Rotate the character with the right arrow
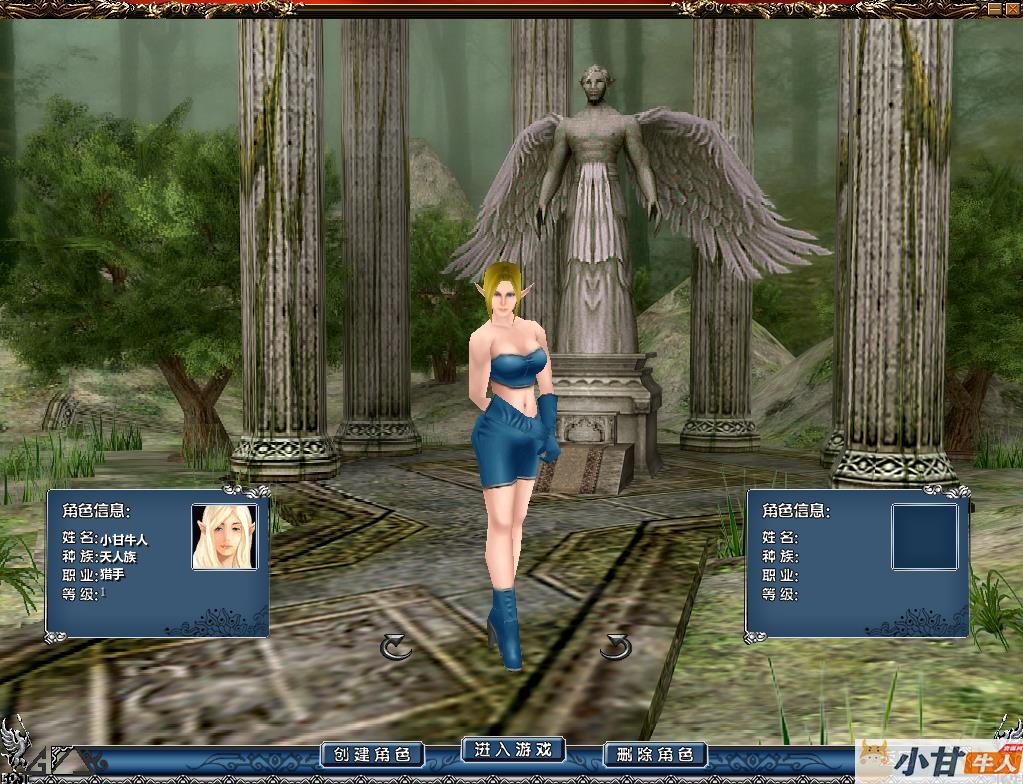 click(616, 648)
